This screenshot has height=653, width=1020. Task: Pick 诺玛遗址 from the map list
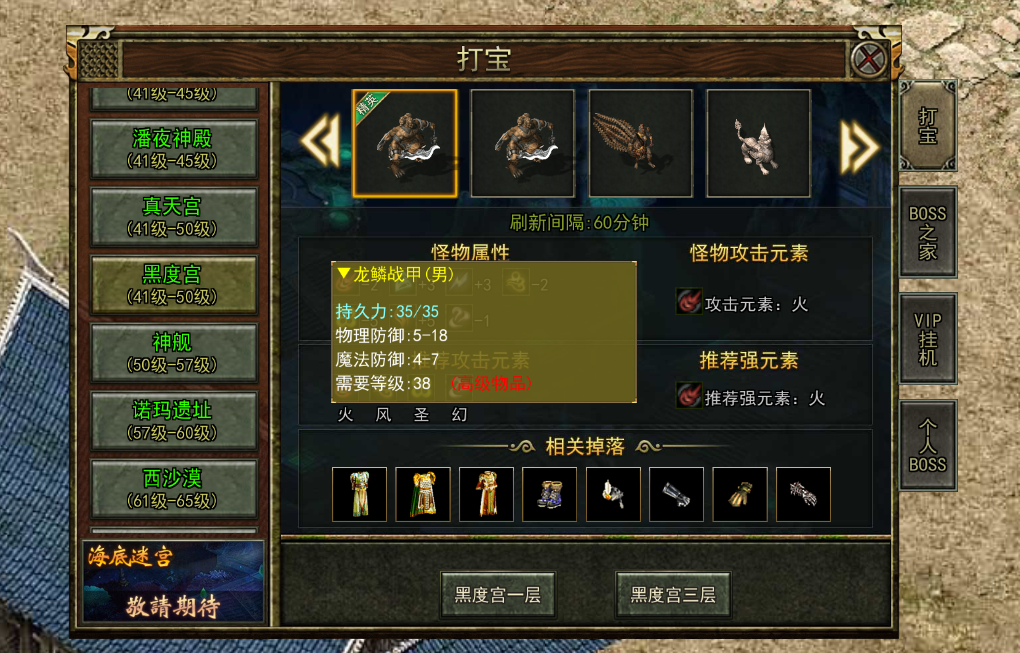click(x=172, y=420)
